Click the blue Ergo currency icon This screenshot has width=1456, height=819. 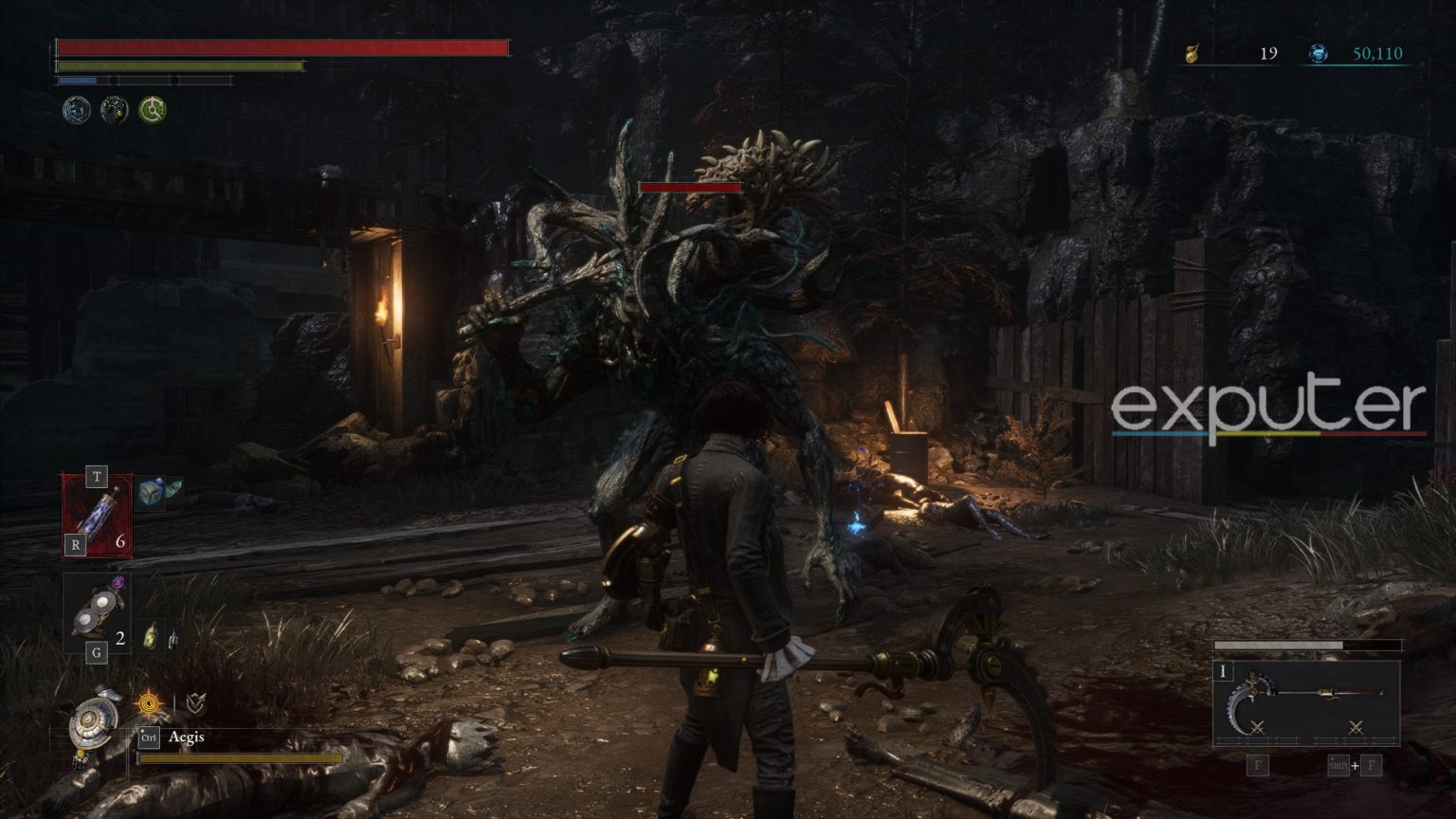click(x=1318, y=54)
